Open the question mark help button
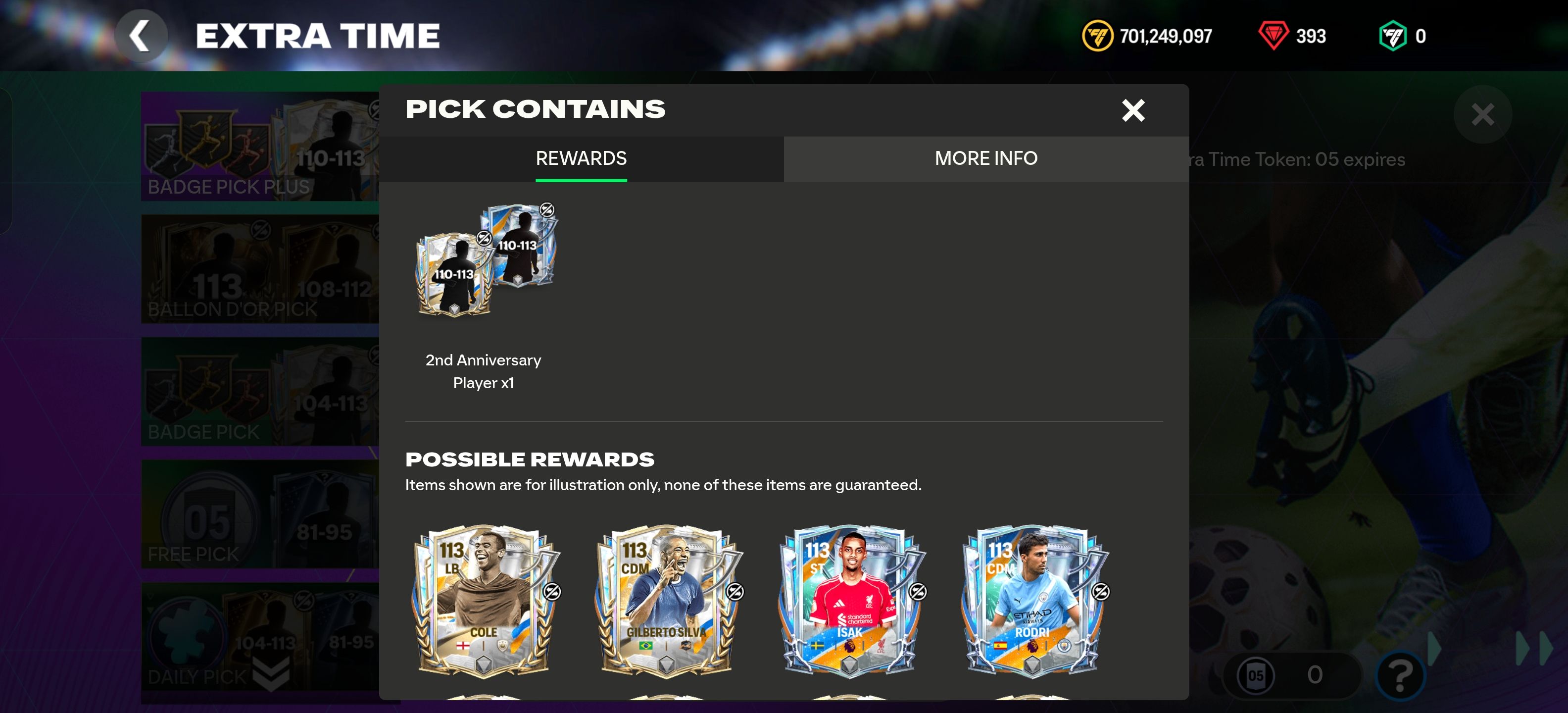Image resolution: width=1568 pixels, height=713 pixels. pos(1399,675)
